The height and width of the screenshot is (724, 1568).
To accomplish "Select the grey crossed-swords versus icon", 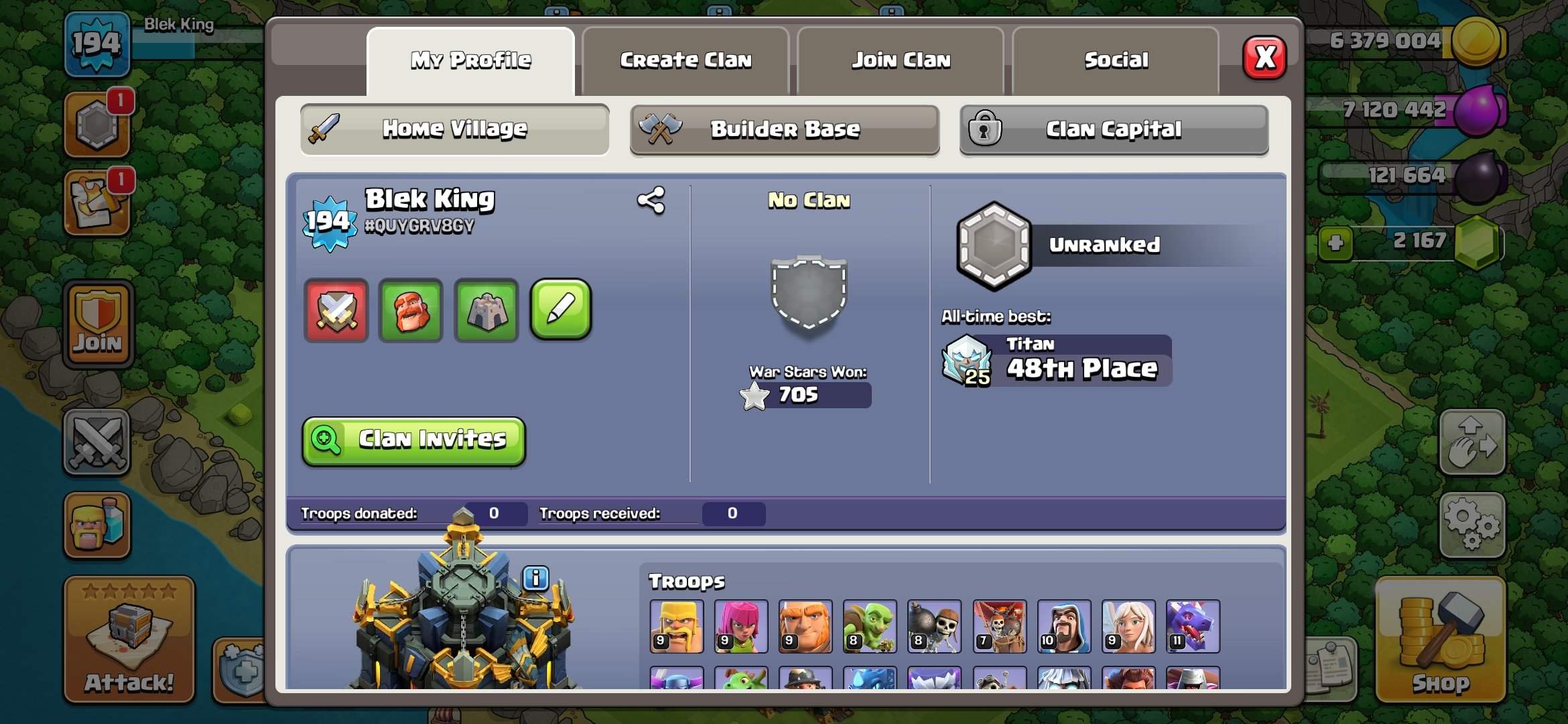I will (x=97, y=439).
